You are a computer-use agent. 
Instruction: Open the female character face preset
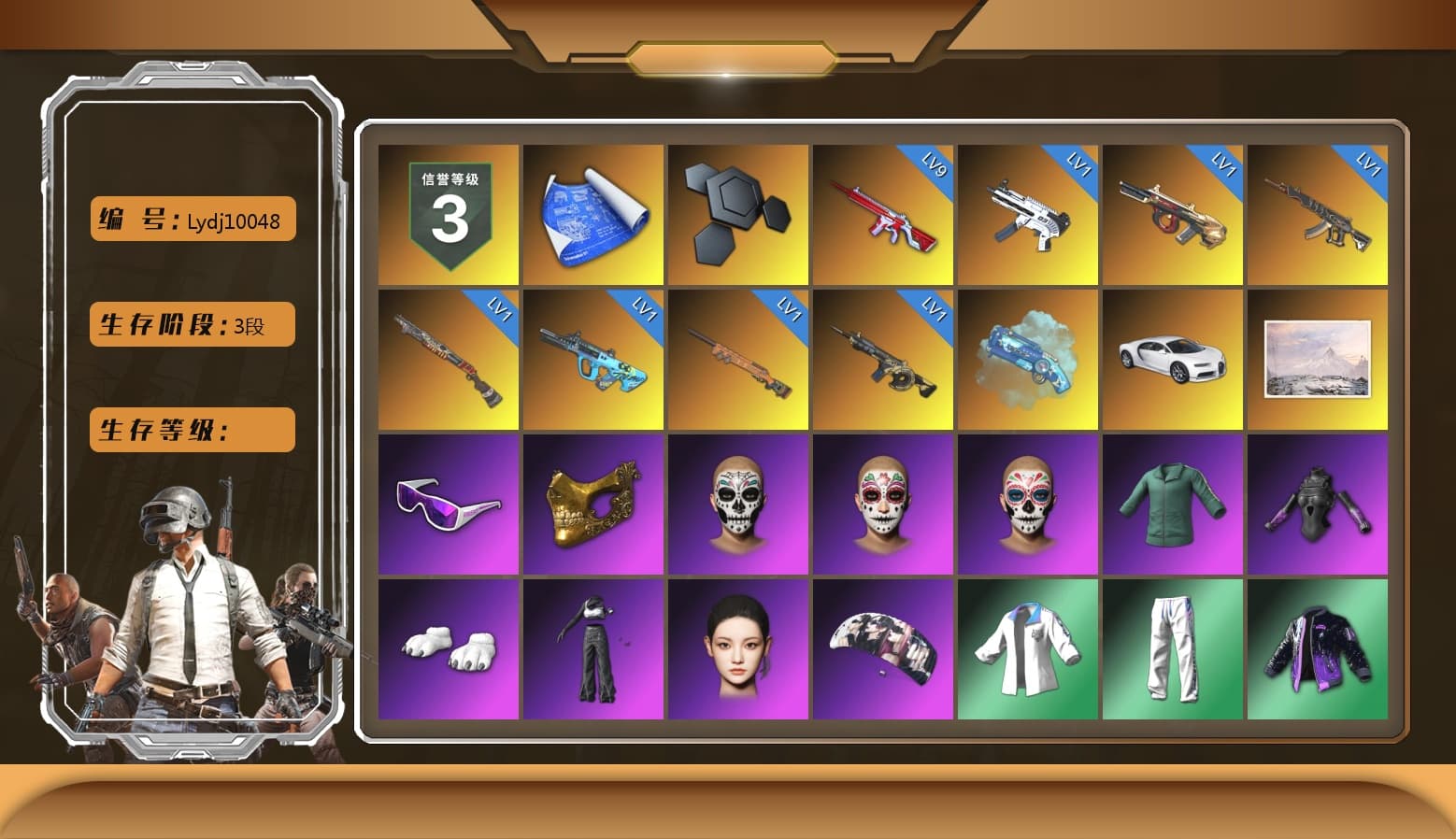point(737,647)
